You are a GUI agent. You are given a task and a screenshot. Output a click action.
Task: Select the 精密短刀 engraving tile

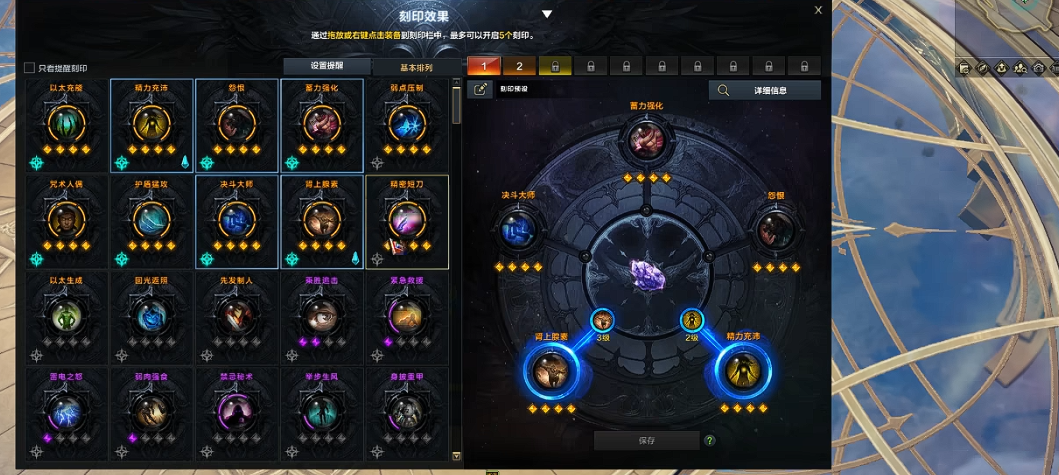408,220
